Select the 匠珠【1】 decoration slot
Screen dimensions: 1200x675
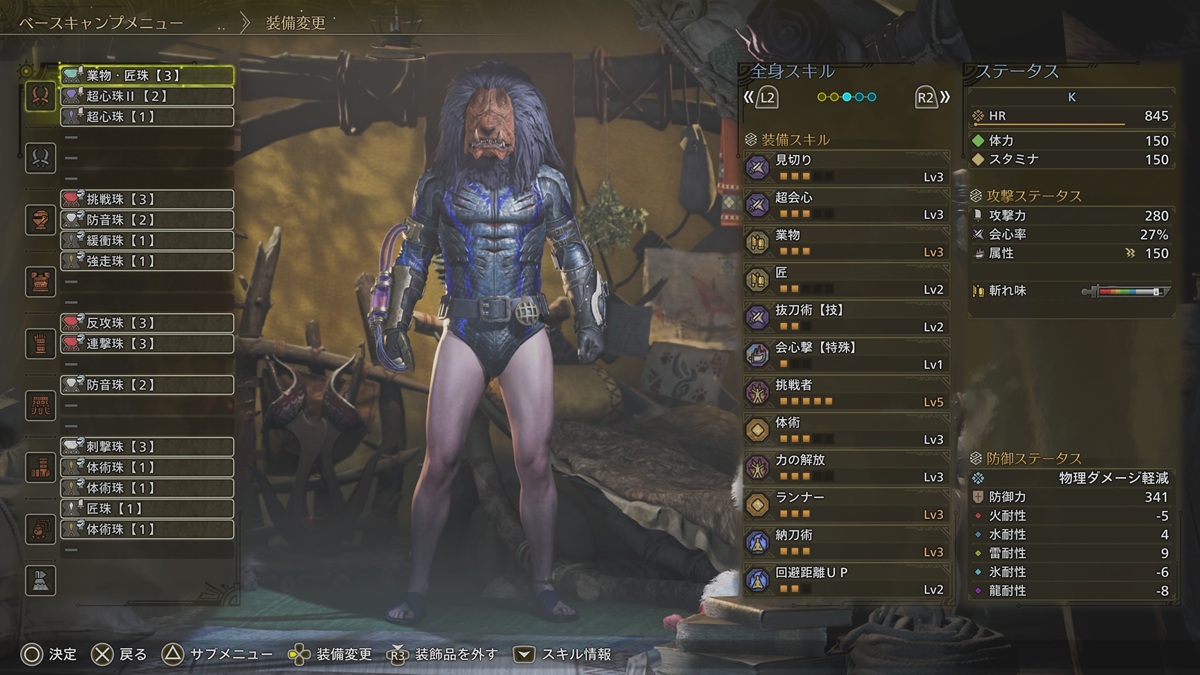pos(147,509)
